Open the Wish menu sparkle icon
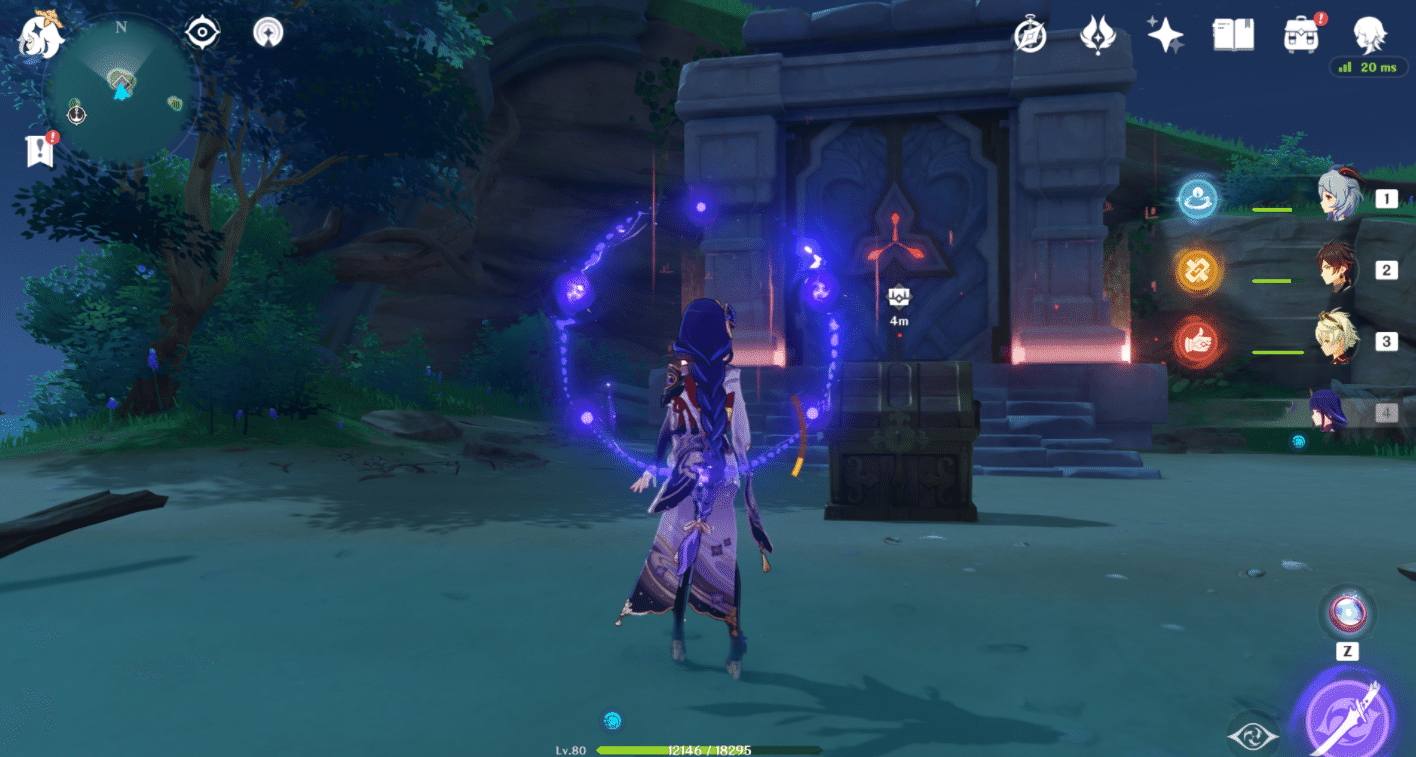The height and width of the screenshot is (757, 1416). coord(1166,33)
